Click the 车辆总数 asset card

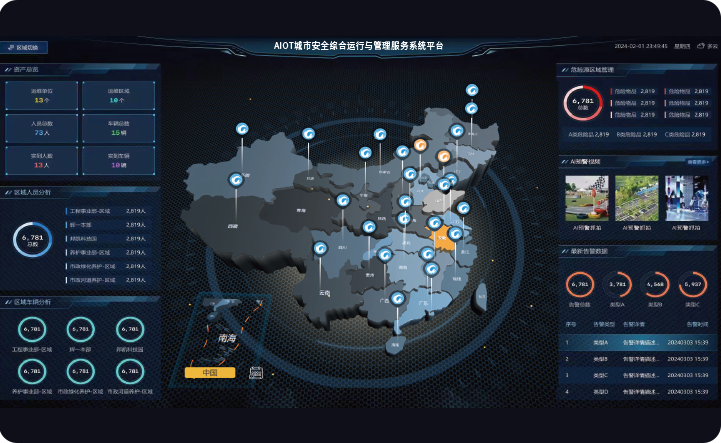tap(118, 127)
